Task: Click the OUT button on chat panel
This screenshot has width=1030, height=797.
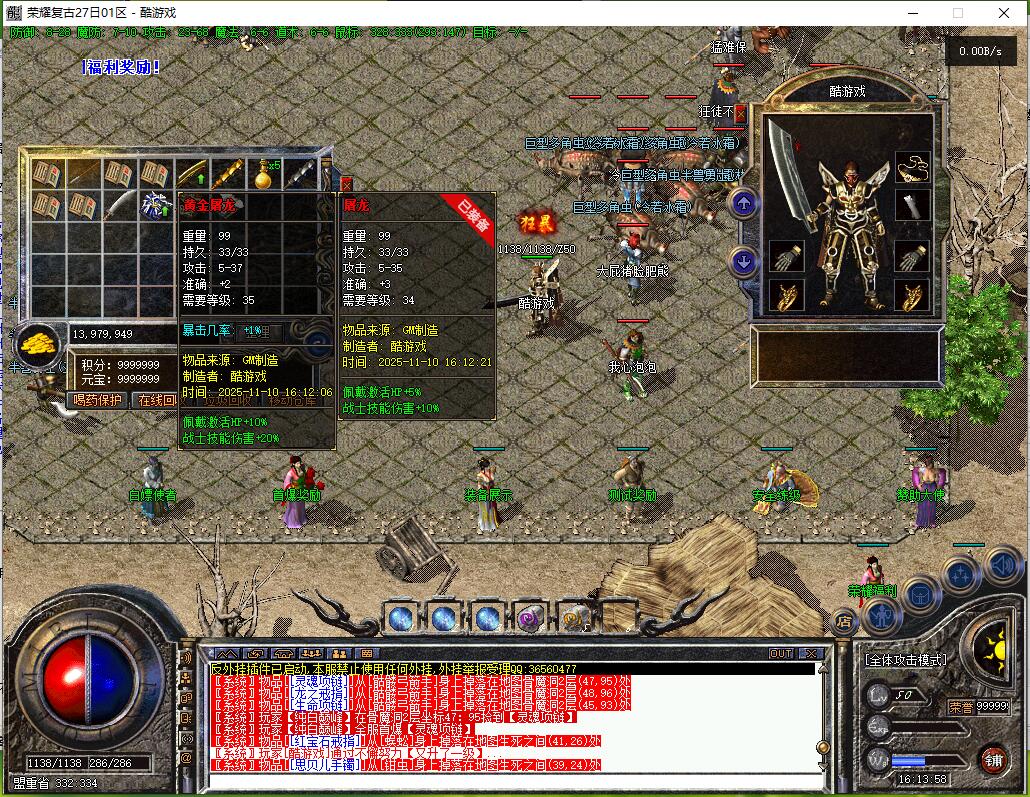Action: (x=781, y=653)
